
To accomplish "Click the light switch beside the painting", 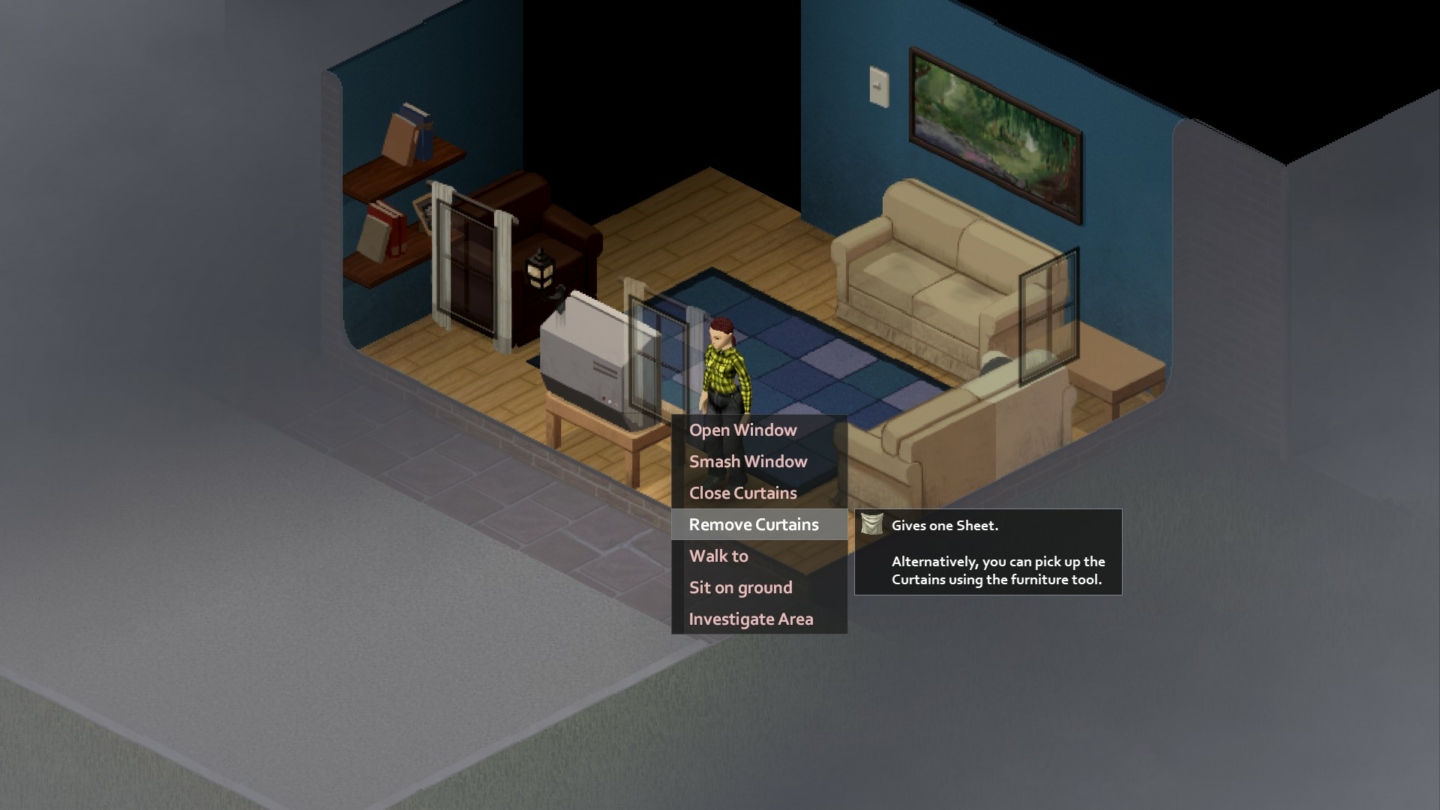I will (x=878, y=85).
